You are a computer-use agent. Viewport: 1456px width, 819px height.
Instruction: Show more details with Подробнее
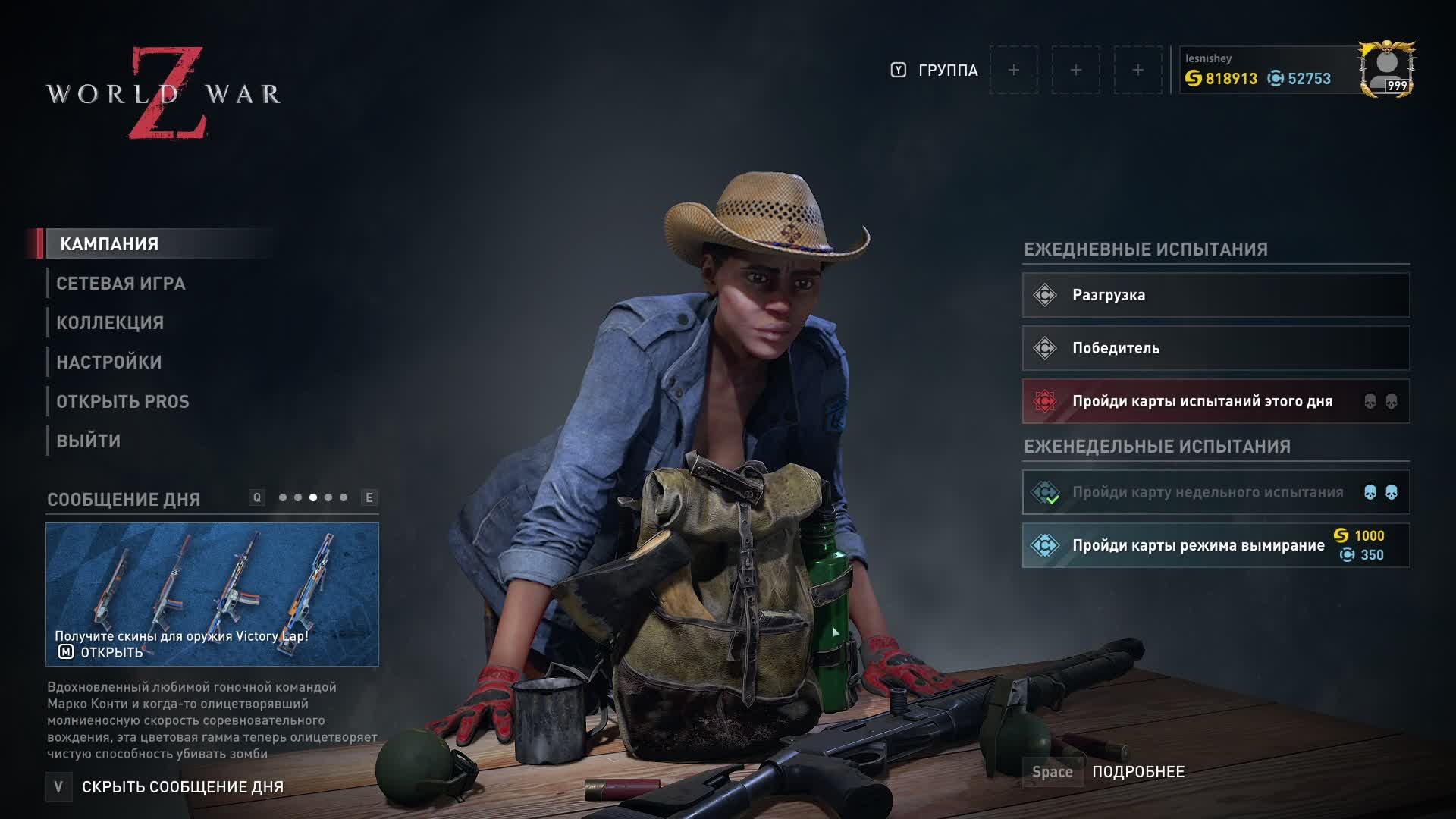1137,772
